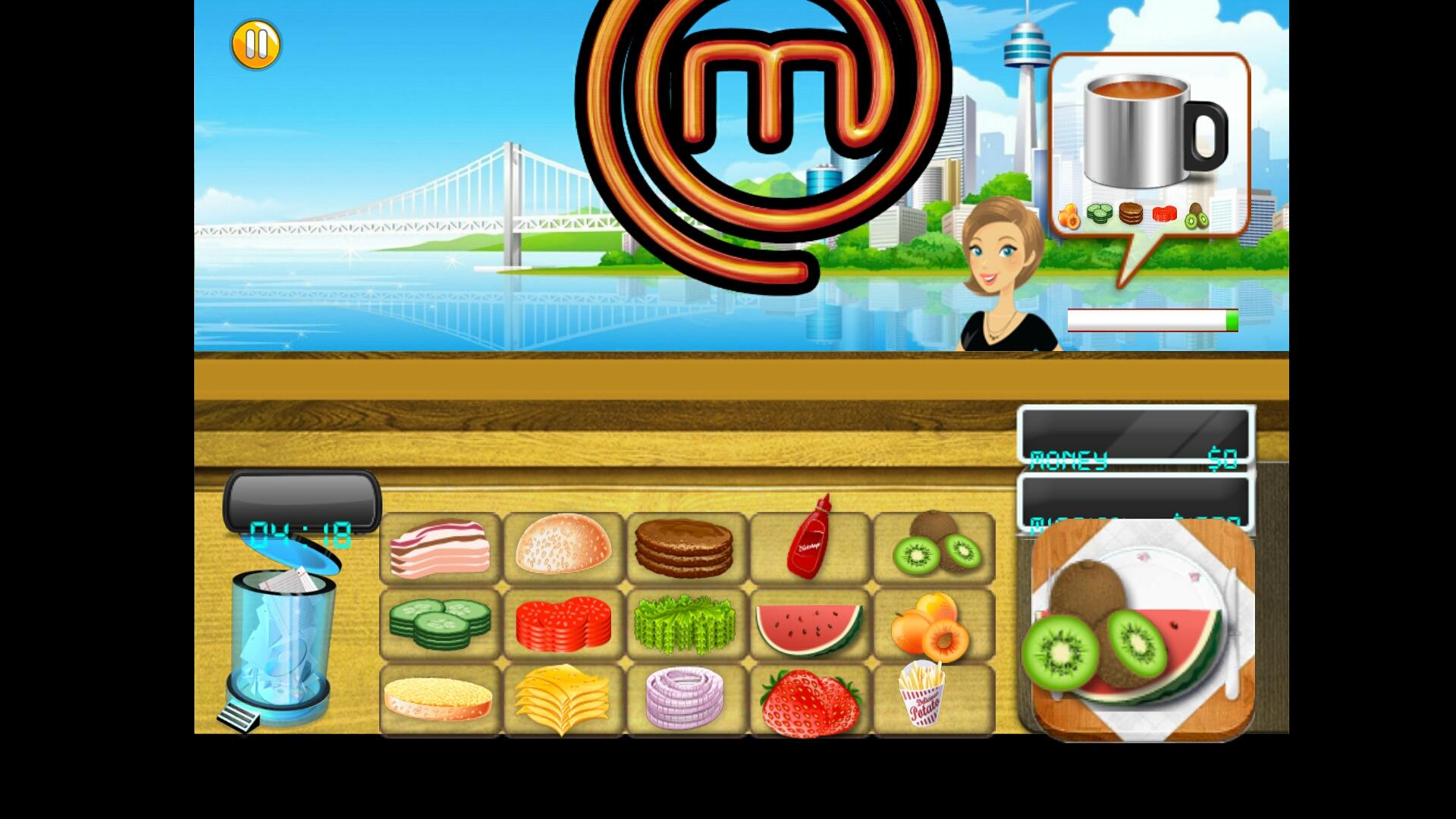Screen dimensions: 1456x819
Task: Grab the fries in the Potato cup
Action: point(927,699)
